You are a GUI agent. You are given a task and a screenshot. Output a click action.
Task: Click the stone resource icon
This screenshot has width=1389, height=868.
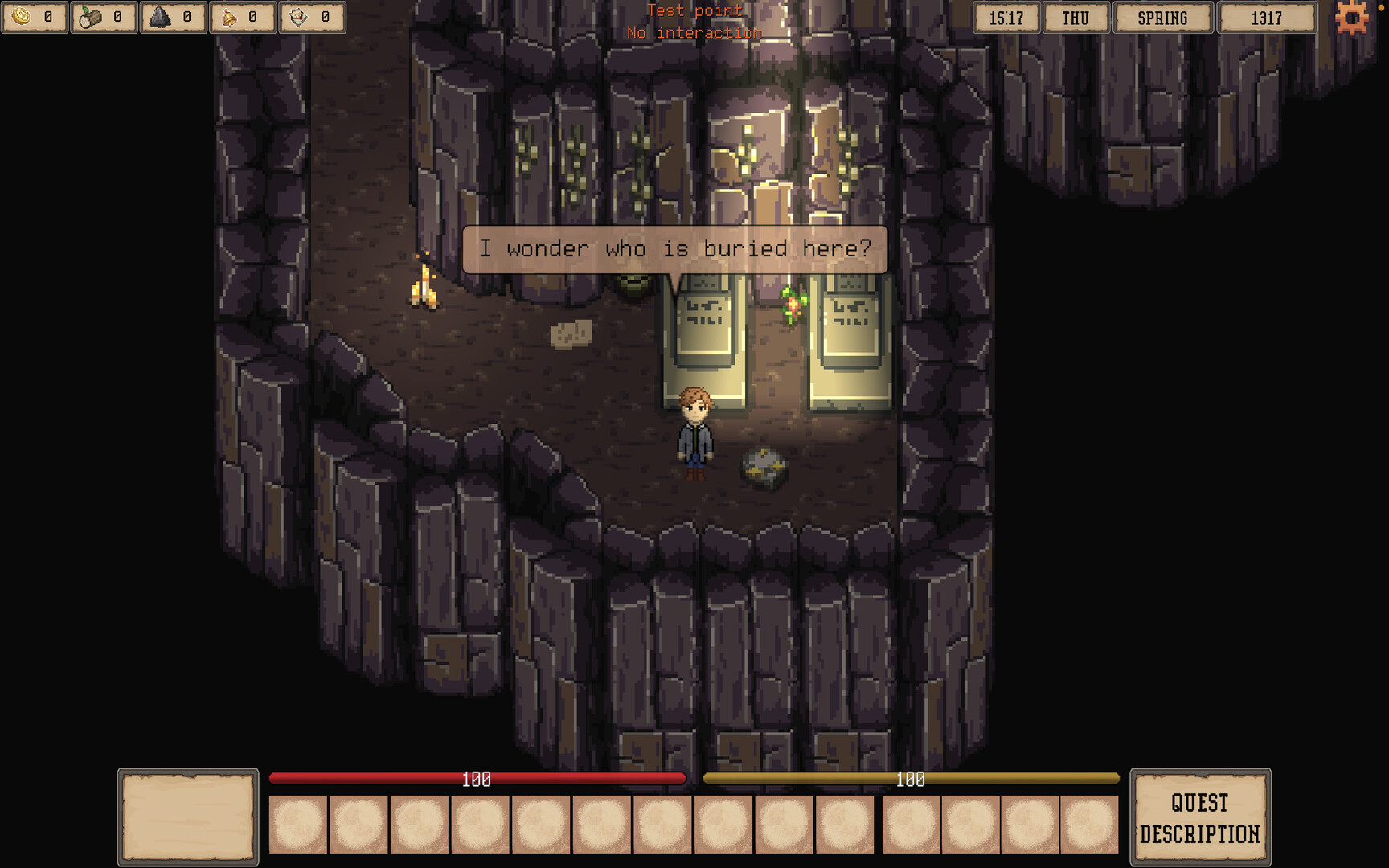tap(161, 14)
